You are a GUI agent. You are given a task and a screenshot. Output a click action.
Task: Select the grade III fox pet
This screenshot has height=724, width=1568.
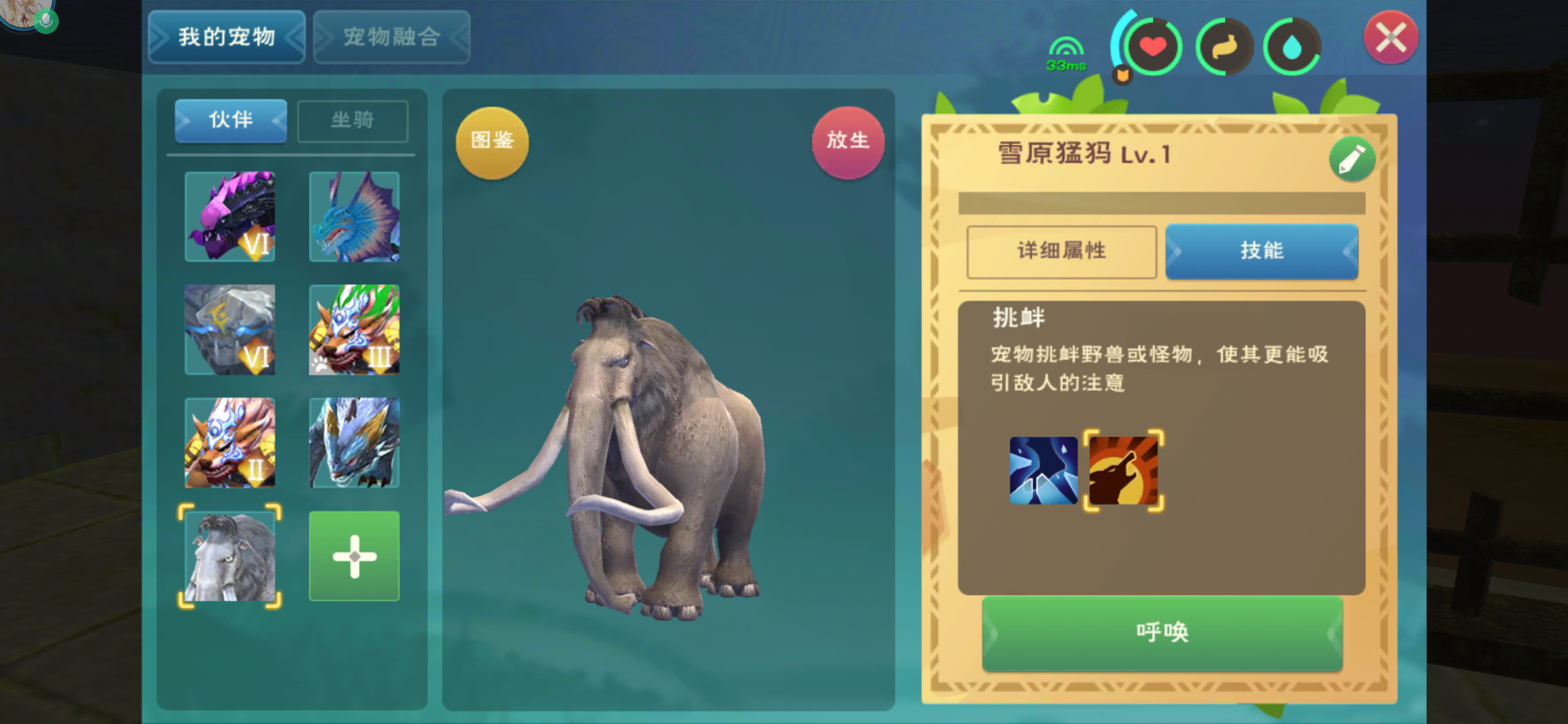click(354, 330)
